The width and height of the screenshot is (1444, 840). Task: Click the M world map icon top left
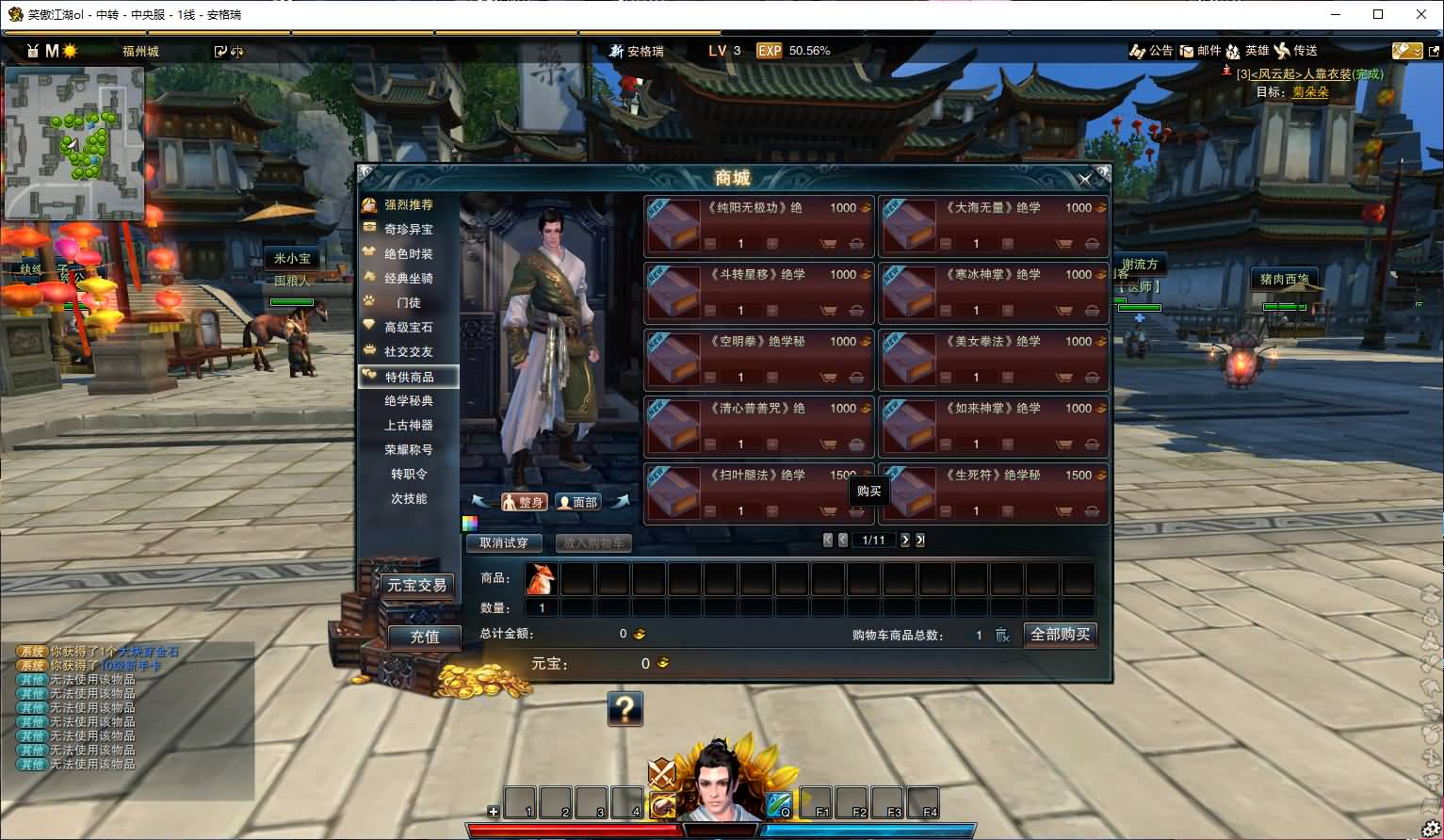(x=52, y=51)
